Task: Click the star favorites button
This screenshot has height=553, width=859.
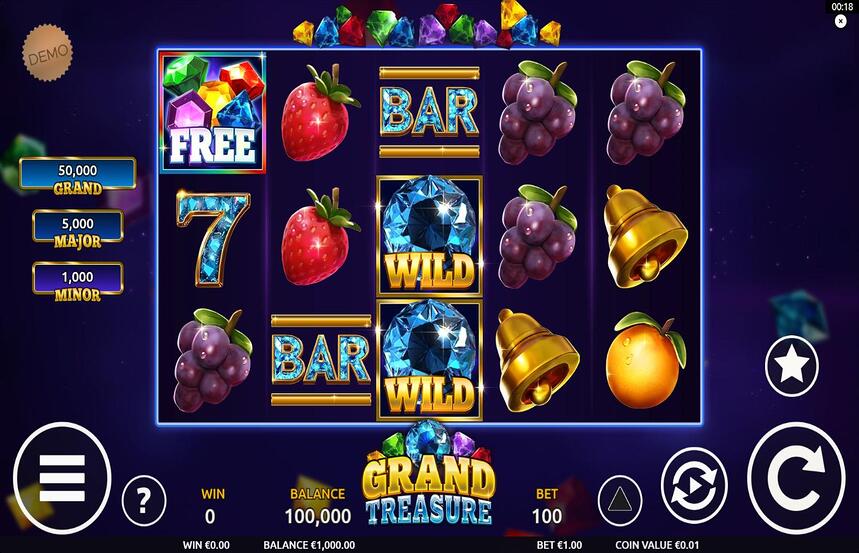Action: [x=791, y=366]
